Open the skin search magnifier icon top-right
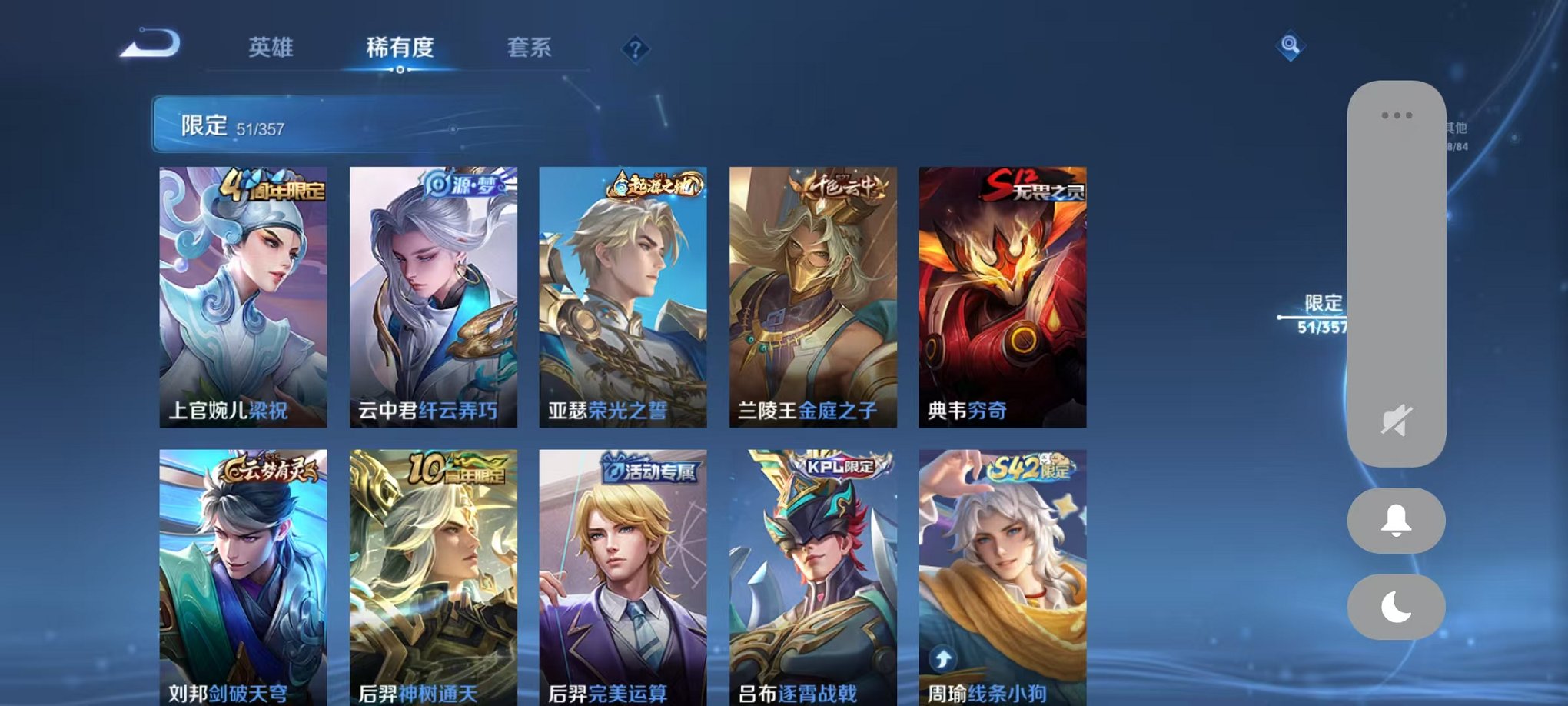 coord(1291,45)
